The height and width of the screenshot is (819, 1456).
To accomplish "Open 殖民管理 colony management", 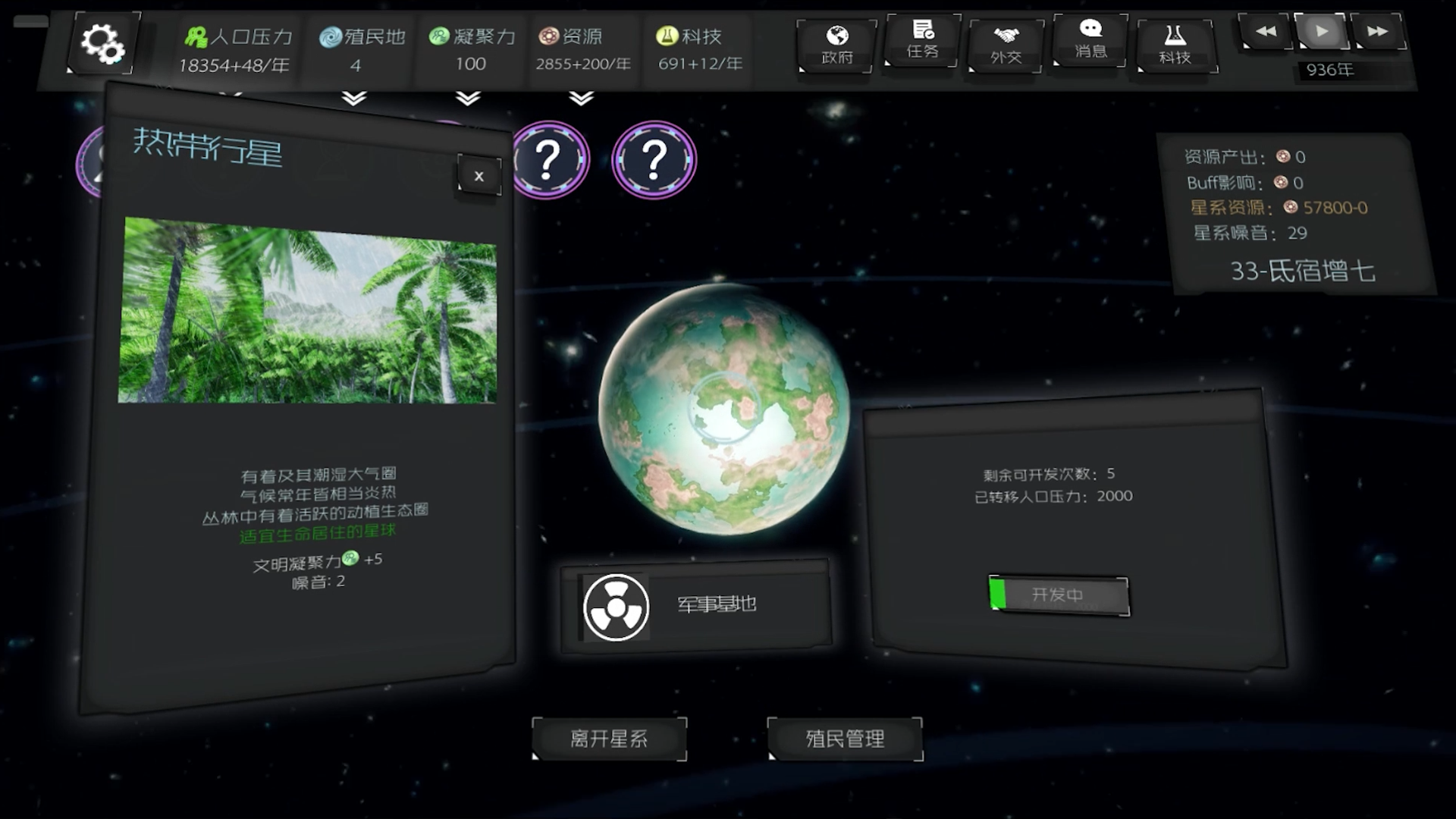I will (845, 738).
